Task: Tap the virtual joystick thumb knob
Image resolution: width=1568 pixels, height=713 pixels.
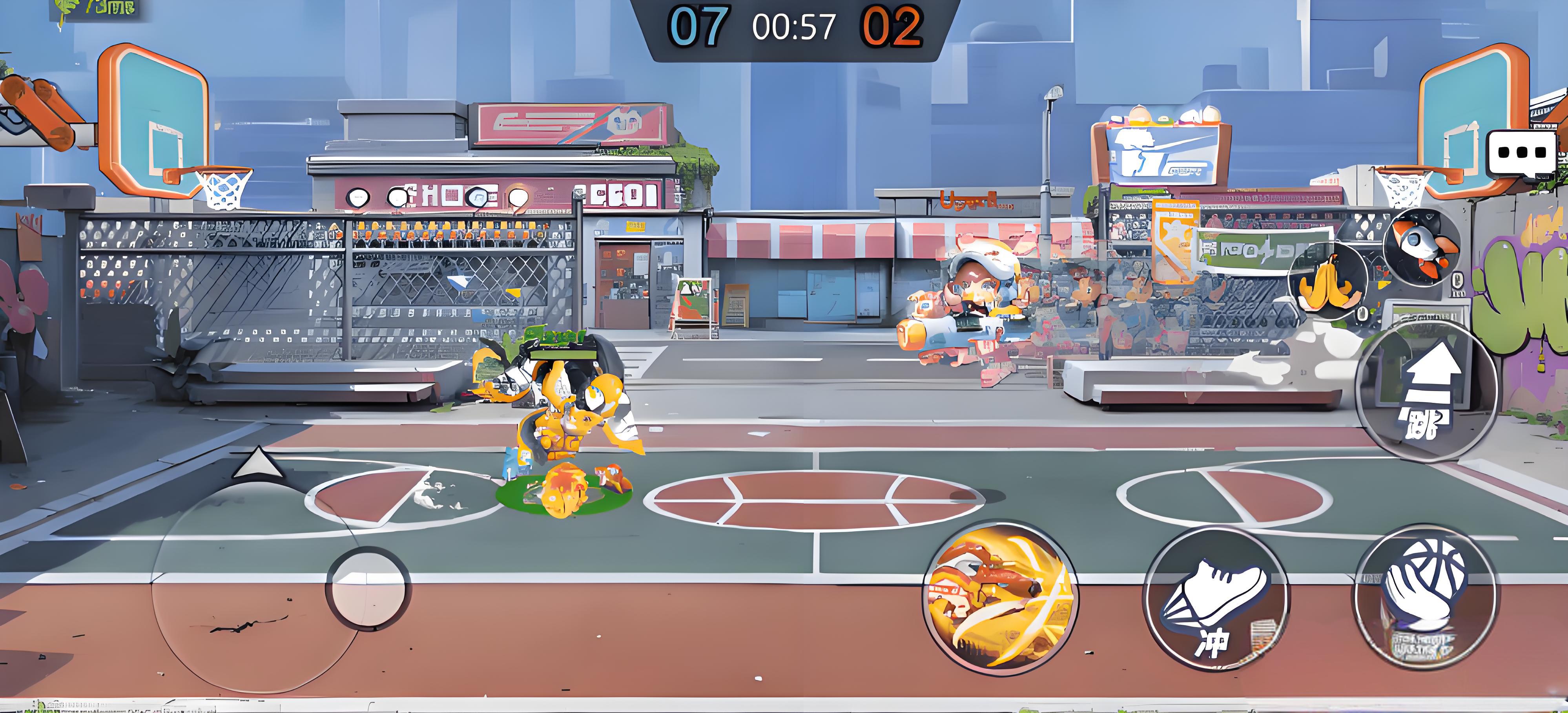Action: [x=369, y=588]
